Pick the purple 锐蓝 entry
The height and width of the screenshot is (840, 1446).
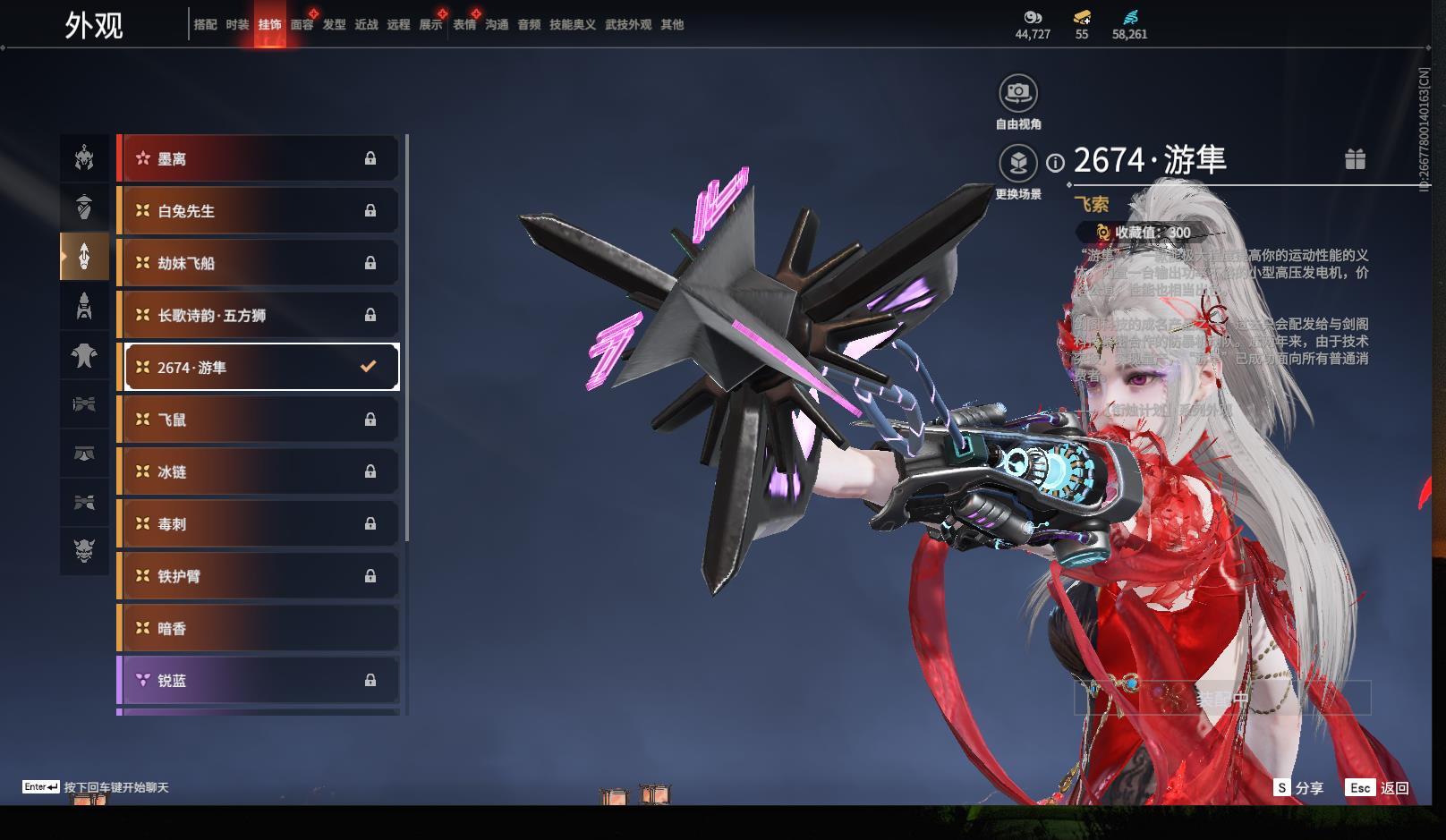point(258,680)
